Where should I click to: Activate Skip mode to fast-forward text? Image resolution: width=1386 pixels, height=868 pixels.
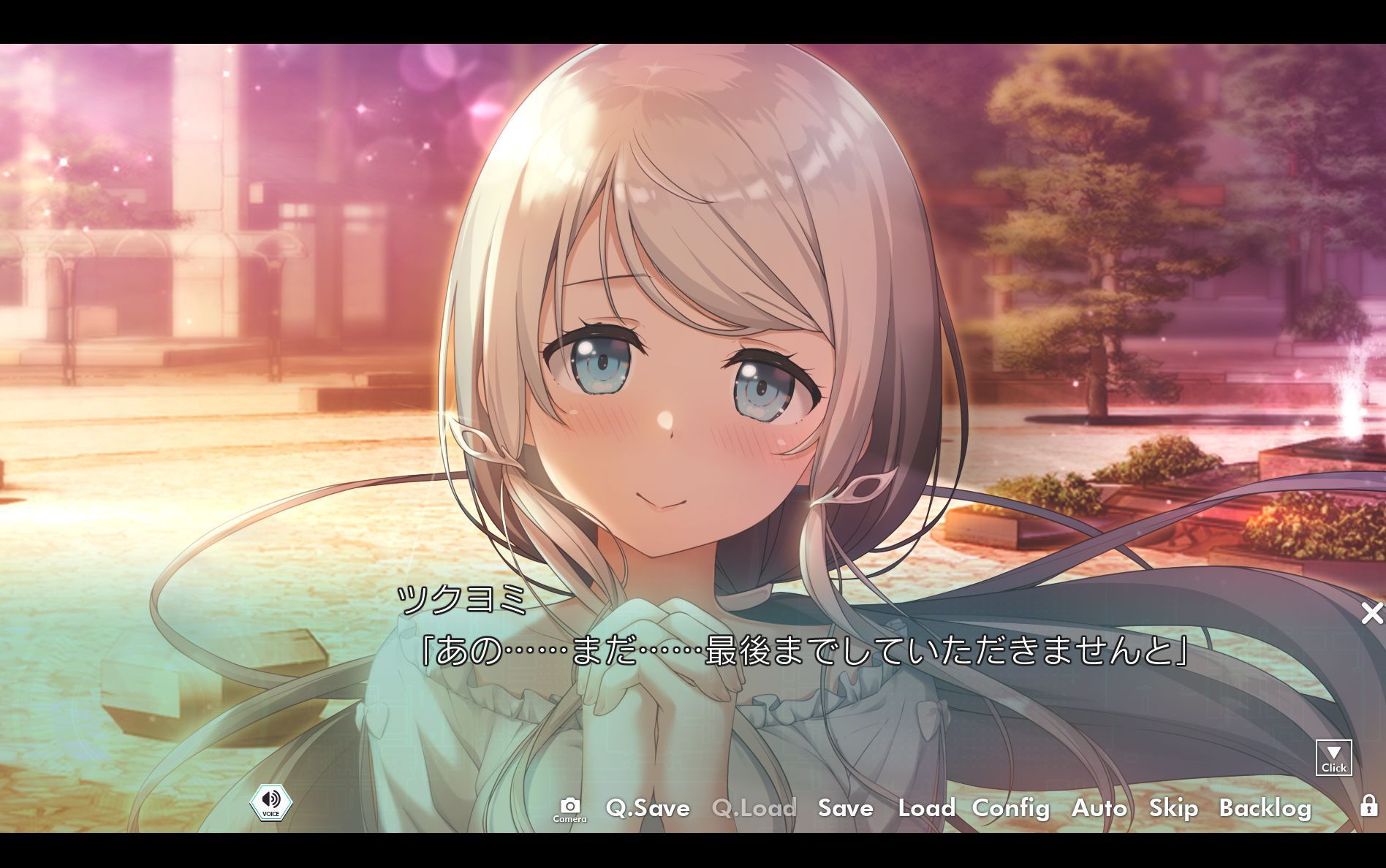pyautogui.click(x=1173, y=809)
